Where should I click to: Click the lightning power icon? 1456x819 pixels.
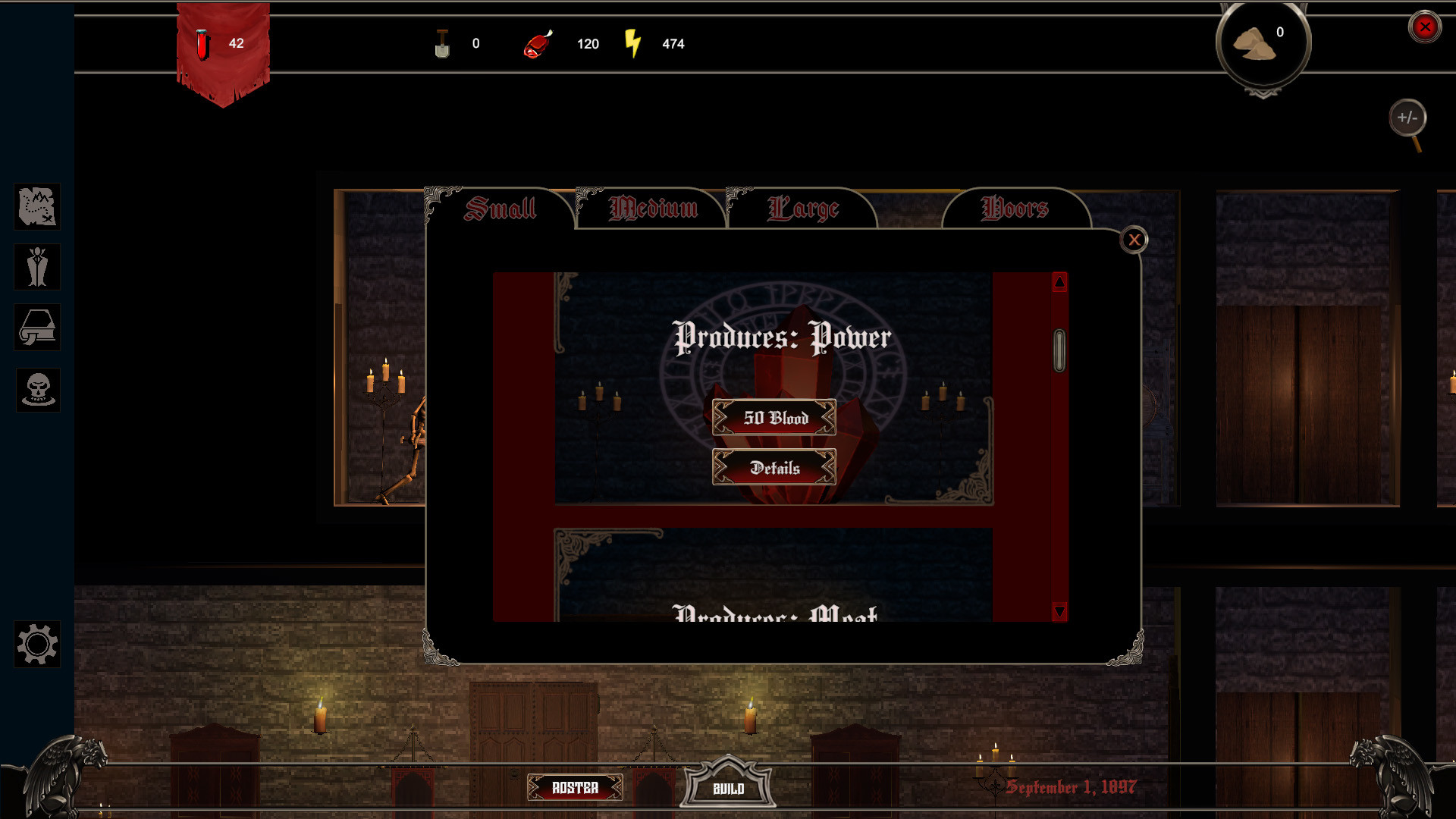634,43
